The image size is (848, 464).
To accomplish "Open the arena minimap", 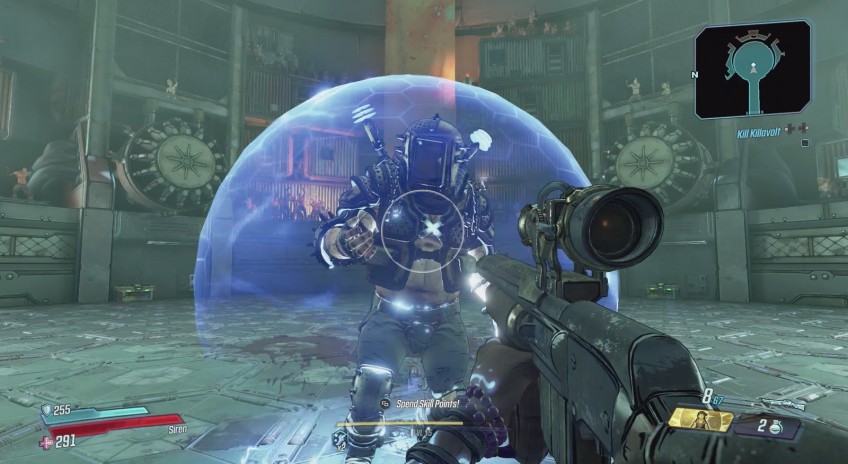I will pyautogui.click(x=753, y=69).
